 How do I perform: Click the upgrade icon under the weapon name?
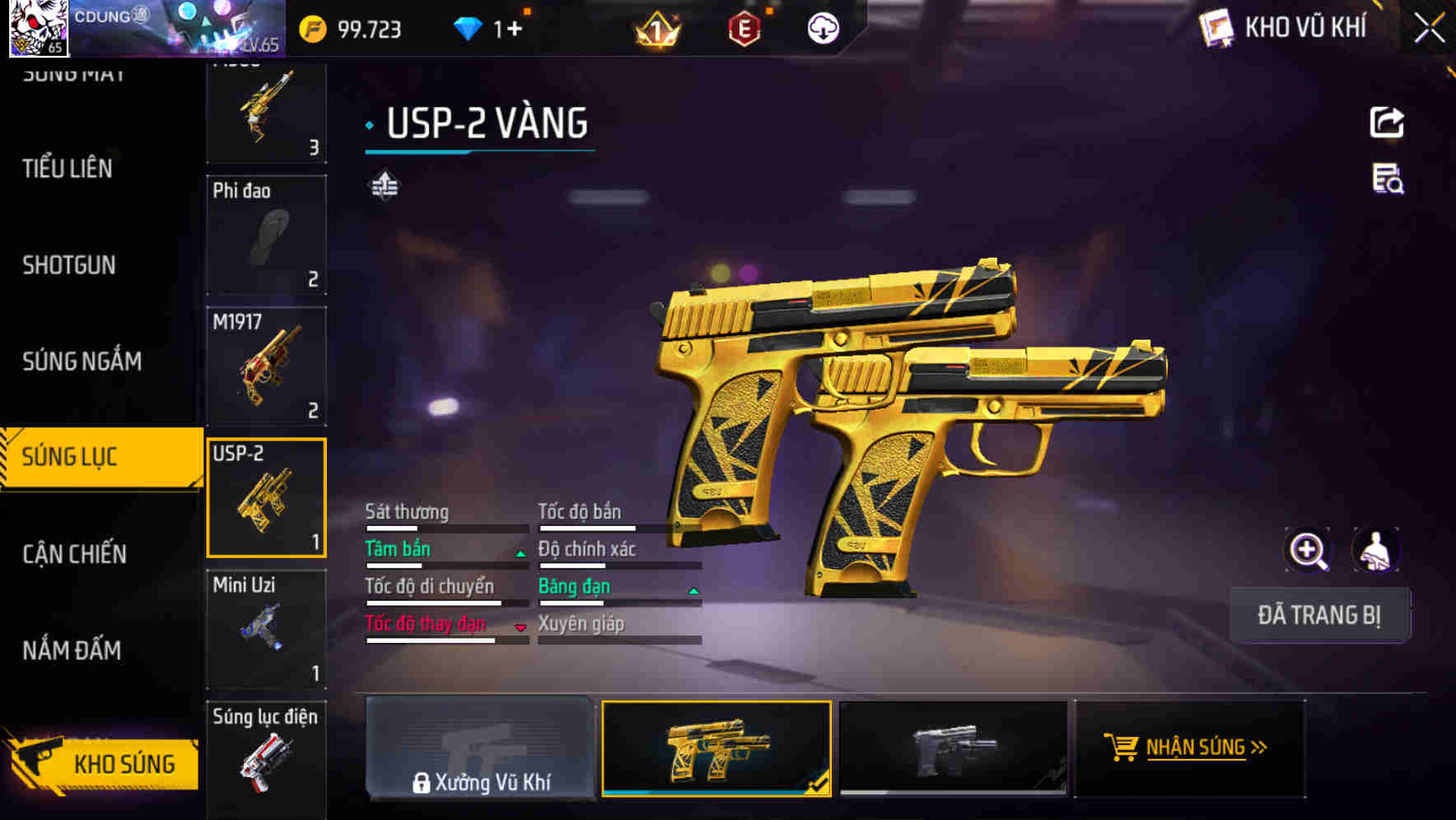(384, 184)
